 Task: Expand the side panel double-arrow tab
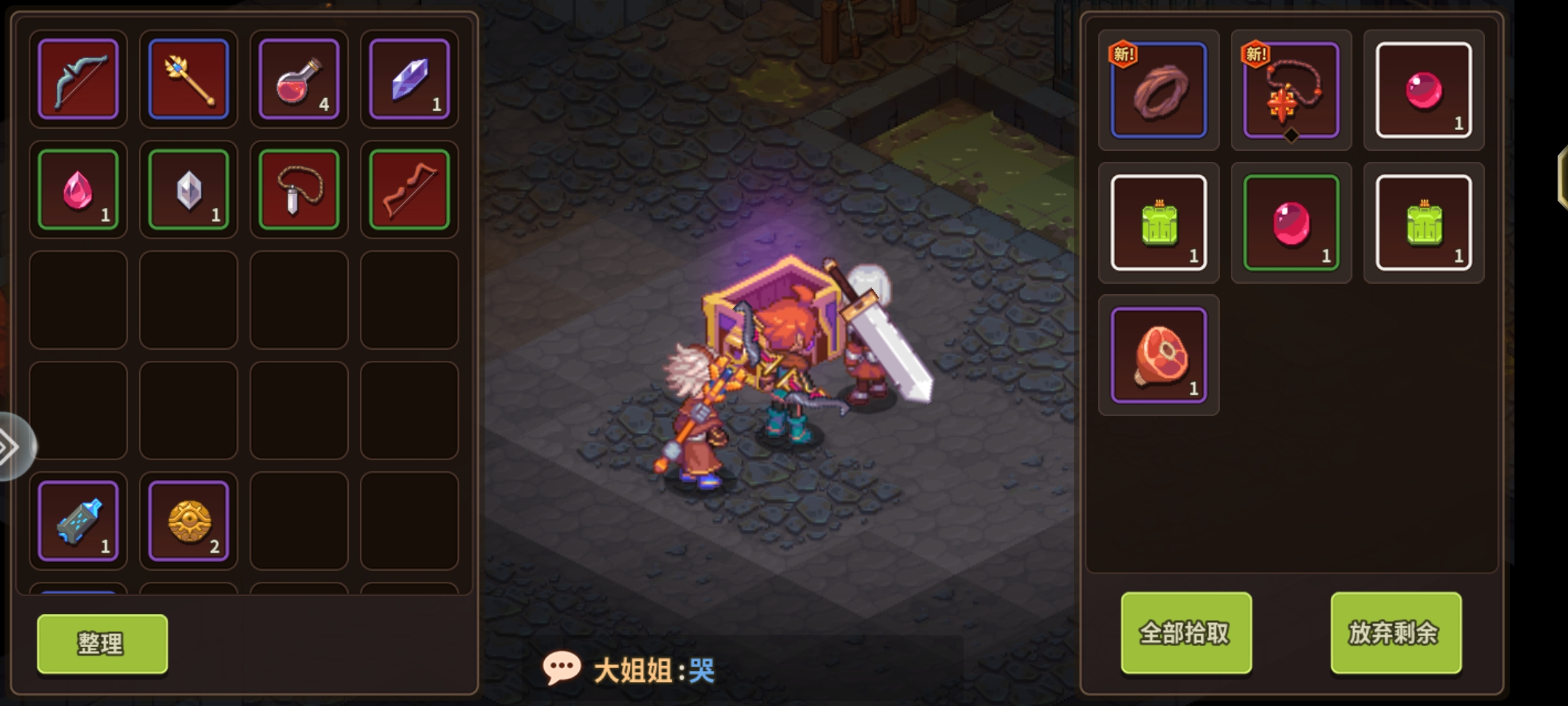[x=12, y=447]
